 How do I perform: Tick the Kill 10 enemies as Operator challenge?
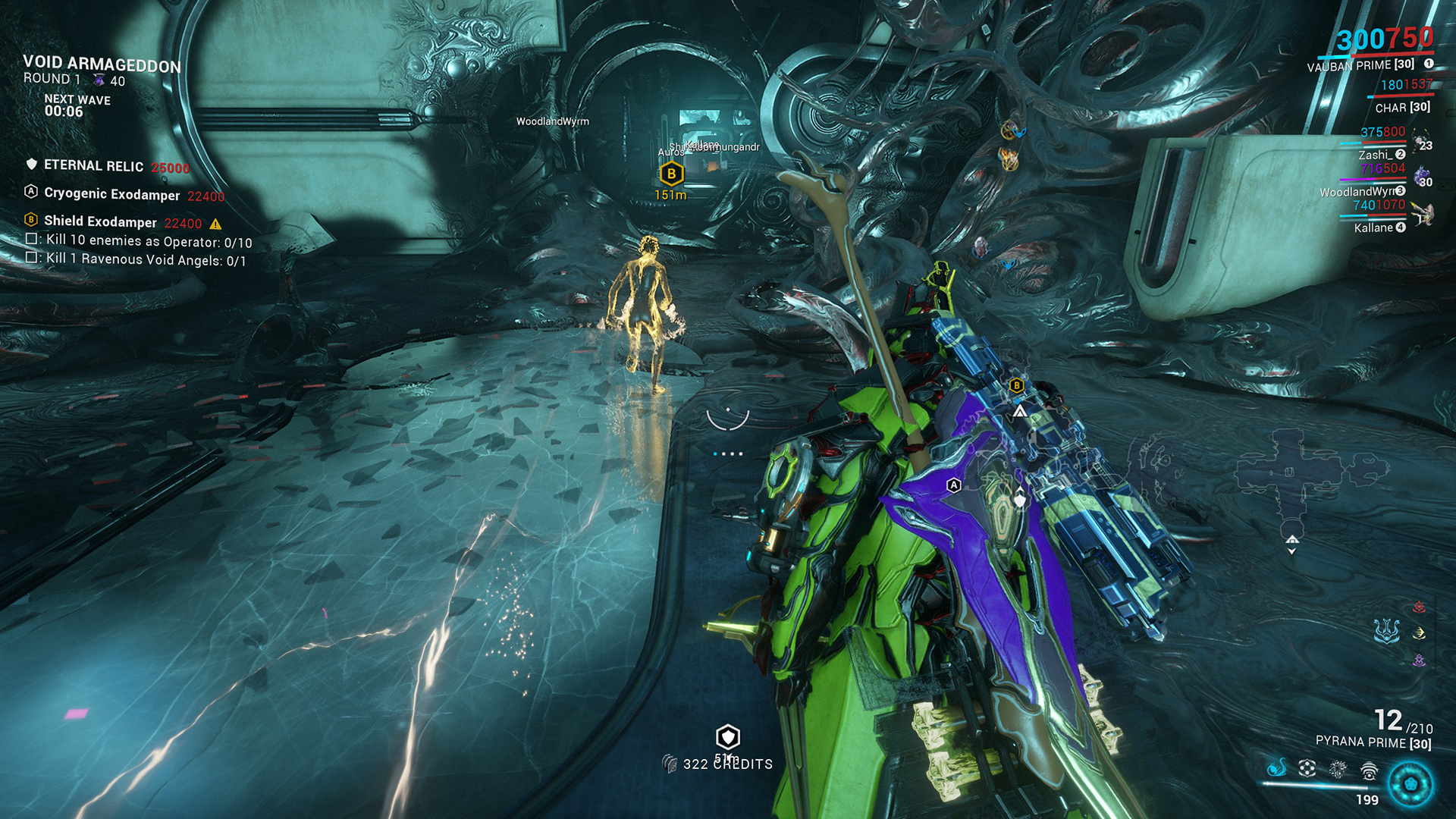[x=32, y=240]
